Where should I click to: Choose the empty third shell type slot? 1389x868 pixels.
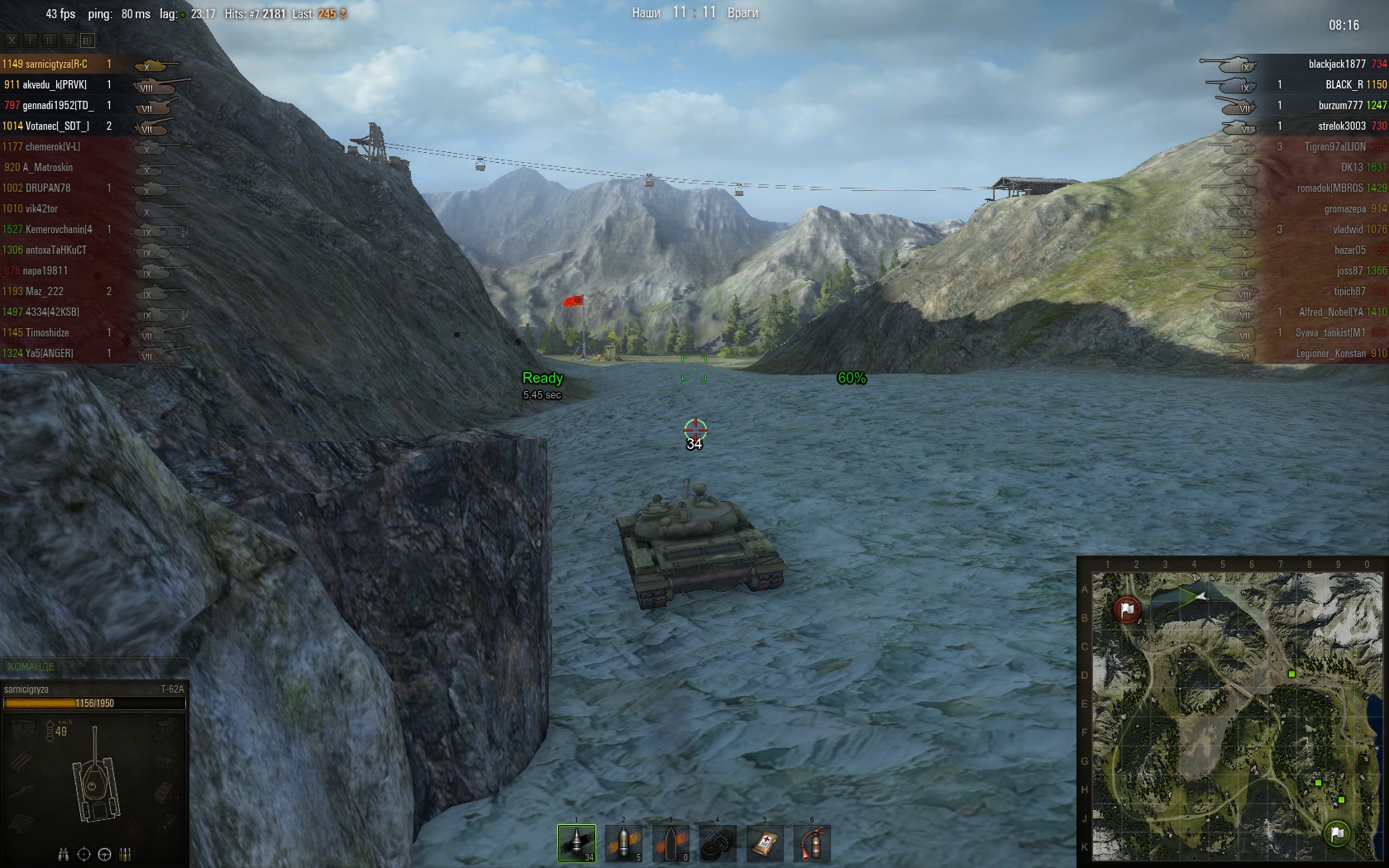(671, 843)
